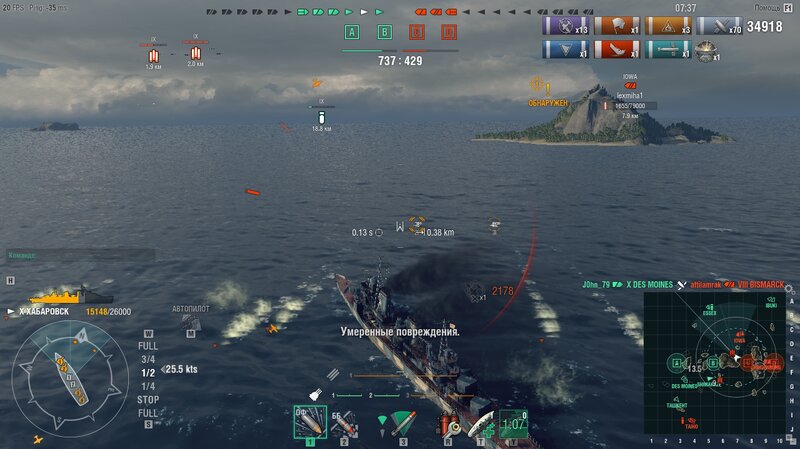Open the tactical minimap
Image resolution: width=800 pixels, height=449 pixels.
tap(716, 361)
